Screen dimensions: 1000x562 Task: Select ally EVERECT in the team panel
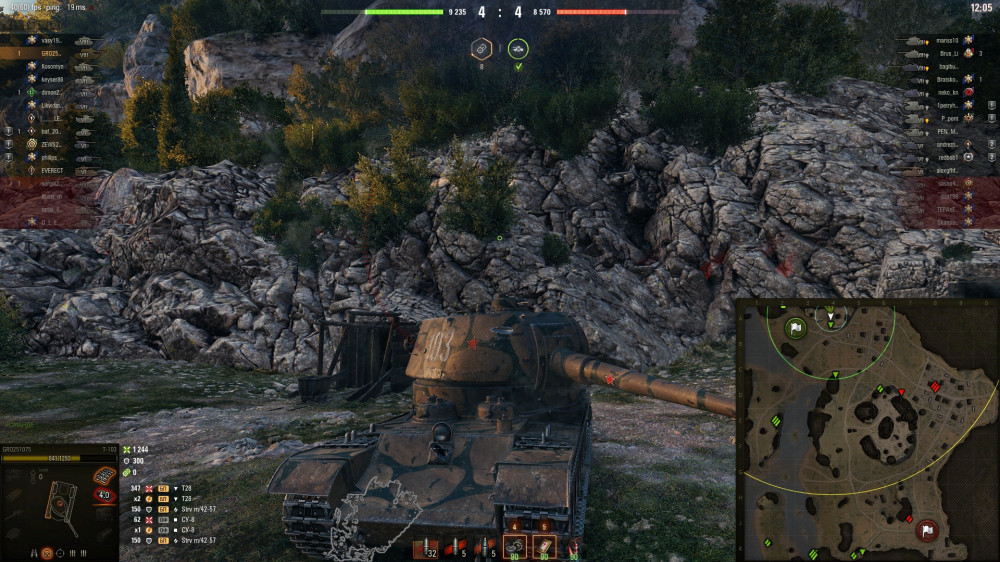click(52, 171)
